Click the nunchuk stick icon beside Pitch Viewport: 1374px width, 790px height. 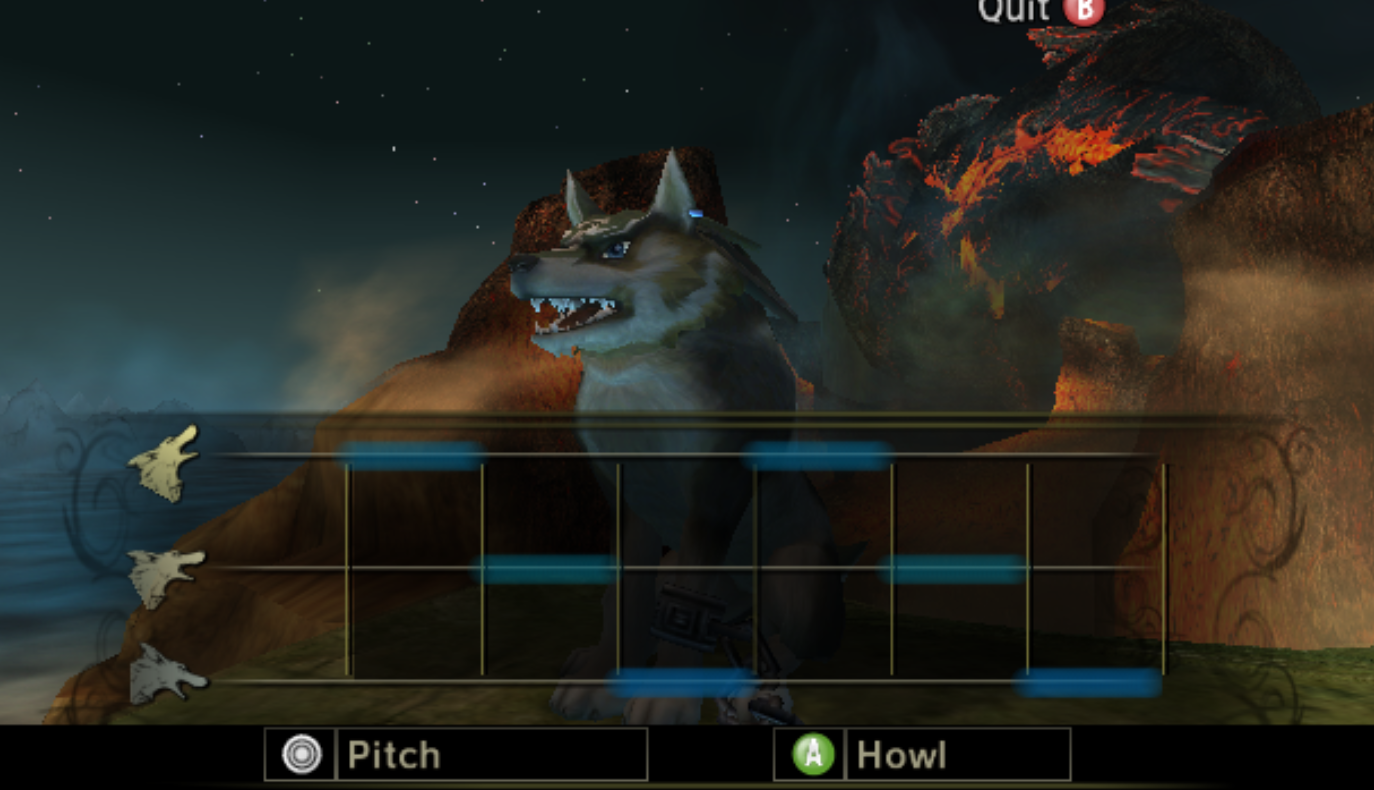click(300, 754)
